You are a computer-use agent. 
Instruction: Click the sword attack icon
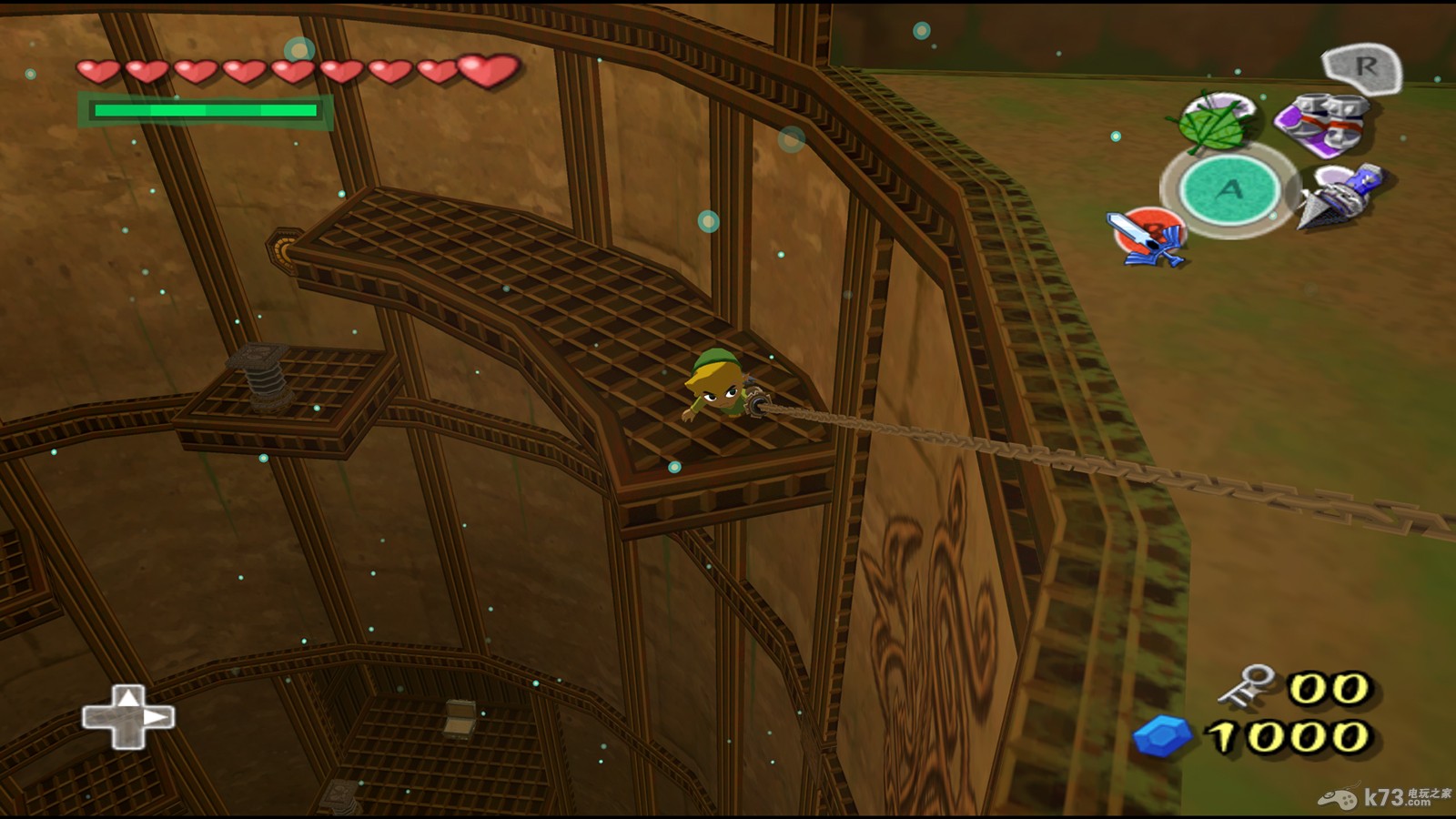[1148, 237]
